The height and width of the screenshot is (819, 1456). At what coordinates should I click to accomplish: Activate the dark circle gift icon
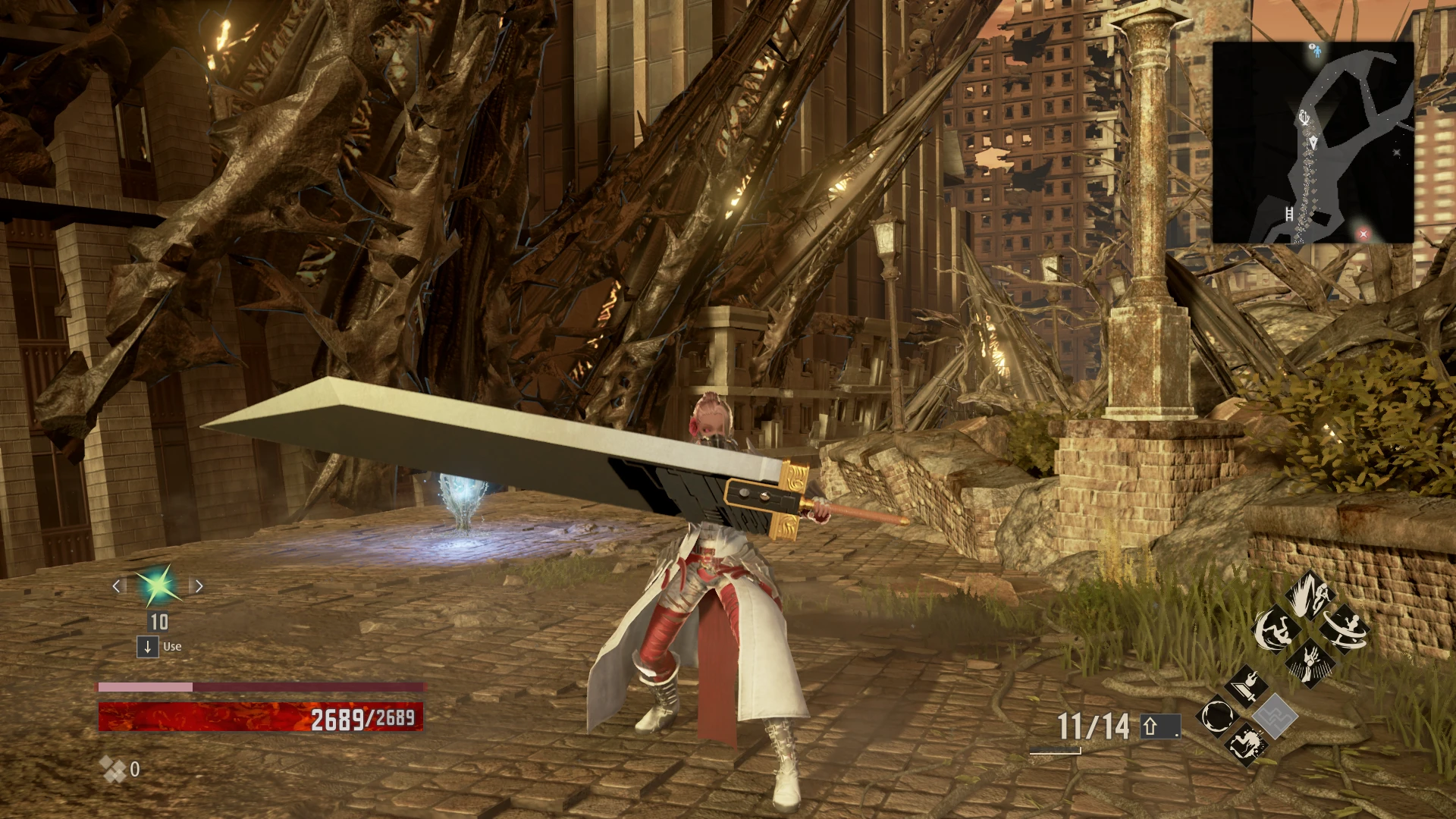point(1217,715)
